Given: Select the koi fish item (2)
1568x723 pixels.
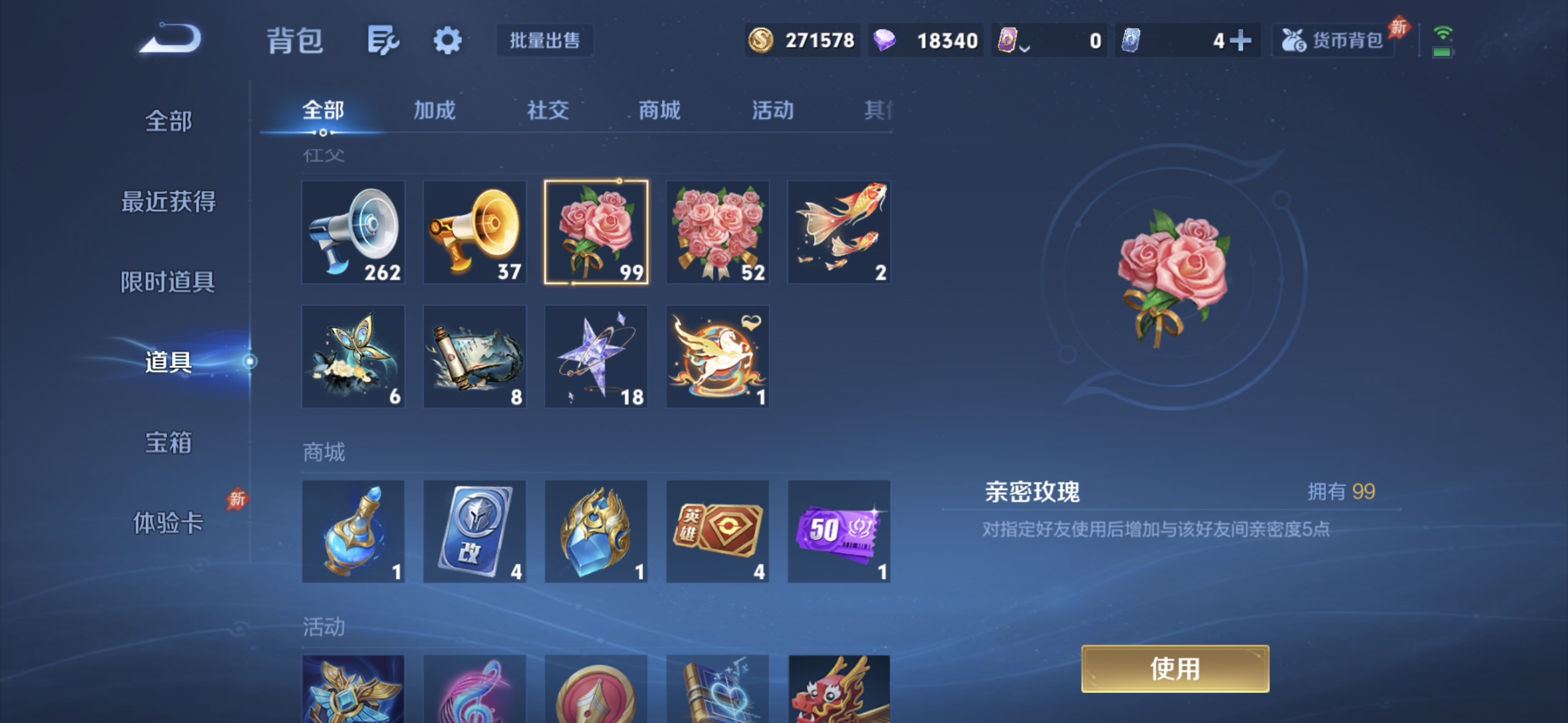Looking at the screenshot, I should (x=839, y=233).
